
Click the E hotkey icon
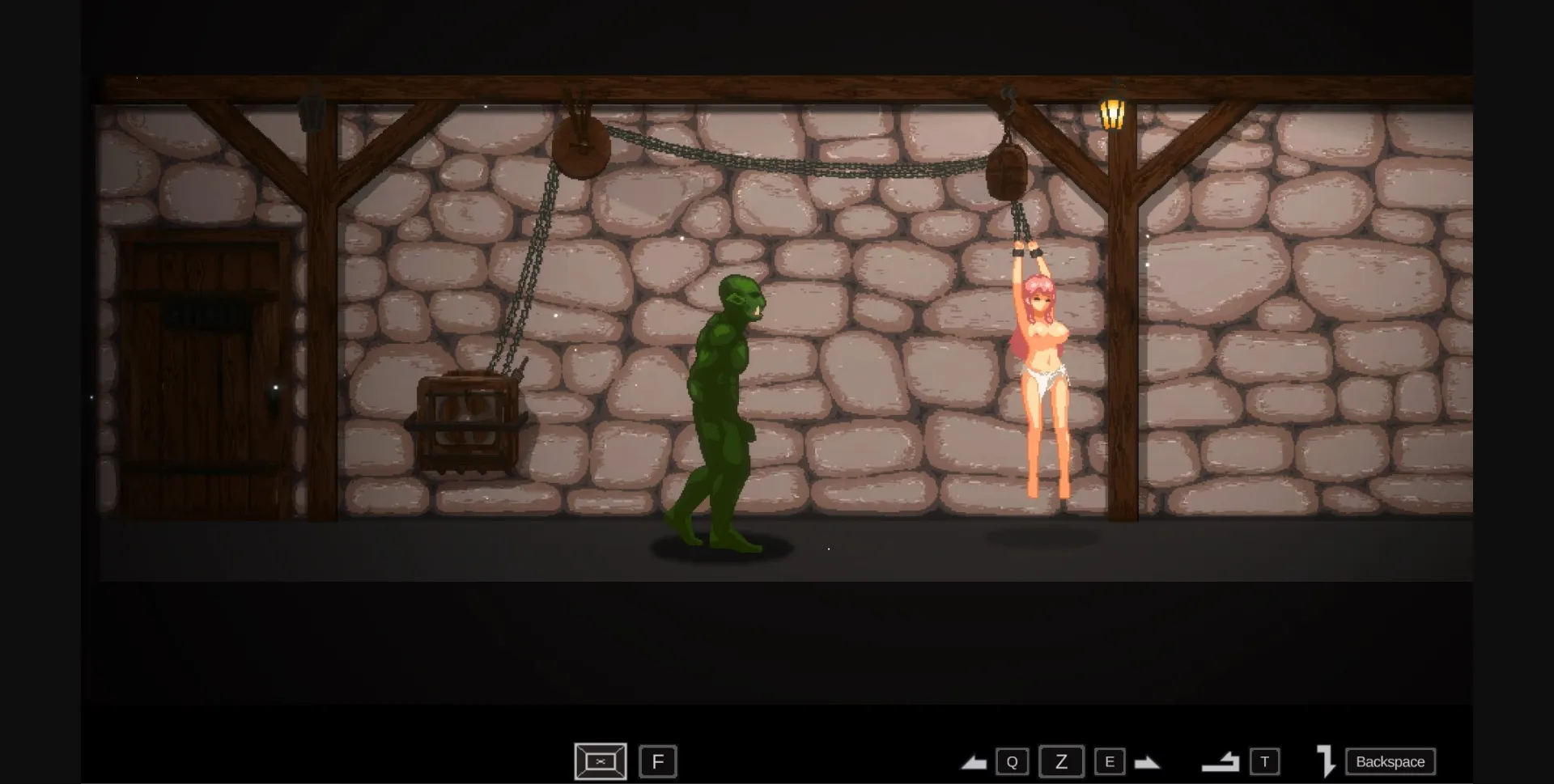click(1110, 761)
